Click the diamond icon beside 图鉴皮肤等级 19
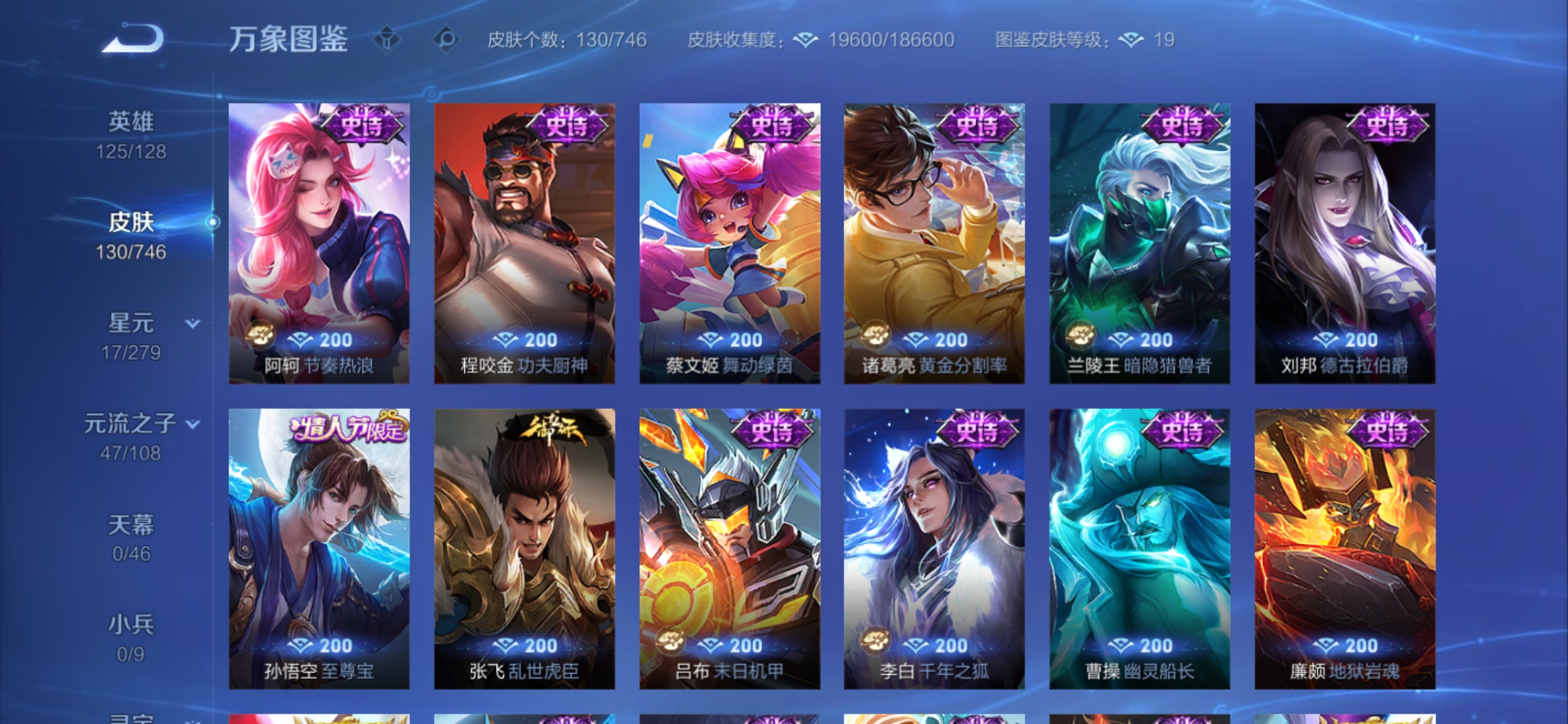Image resolution: width=1568 pixels, height=724 pixels. (x=1132, y=40)
